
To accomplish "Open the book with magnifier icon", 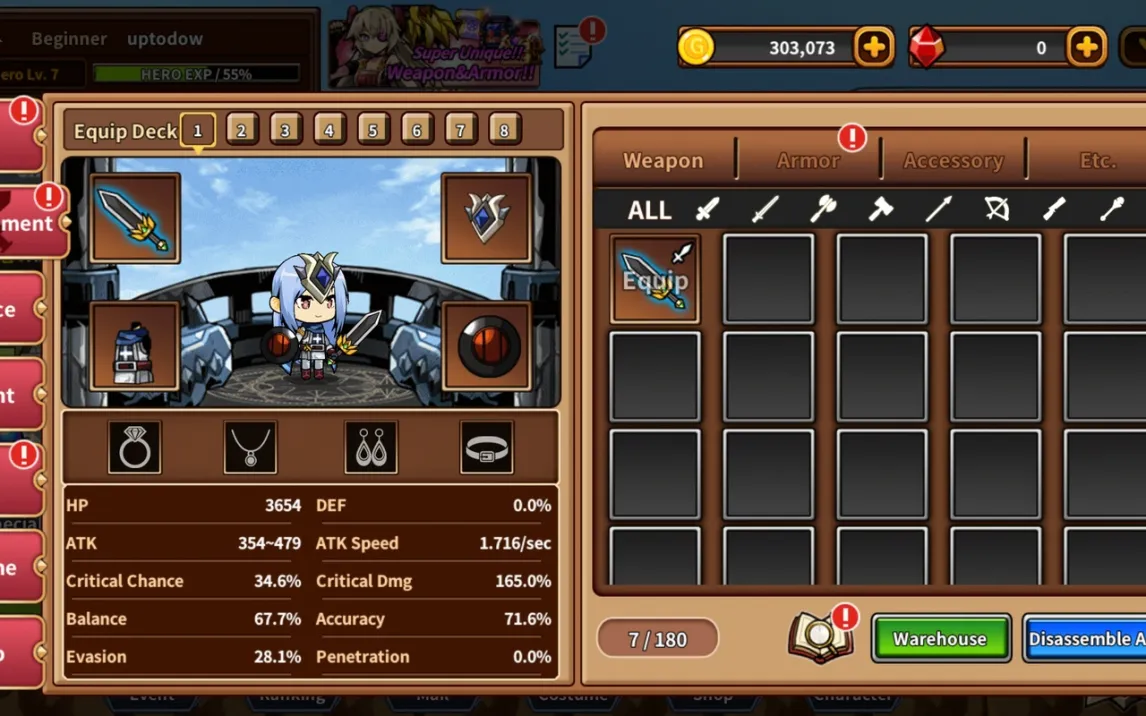I will 819,638.
